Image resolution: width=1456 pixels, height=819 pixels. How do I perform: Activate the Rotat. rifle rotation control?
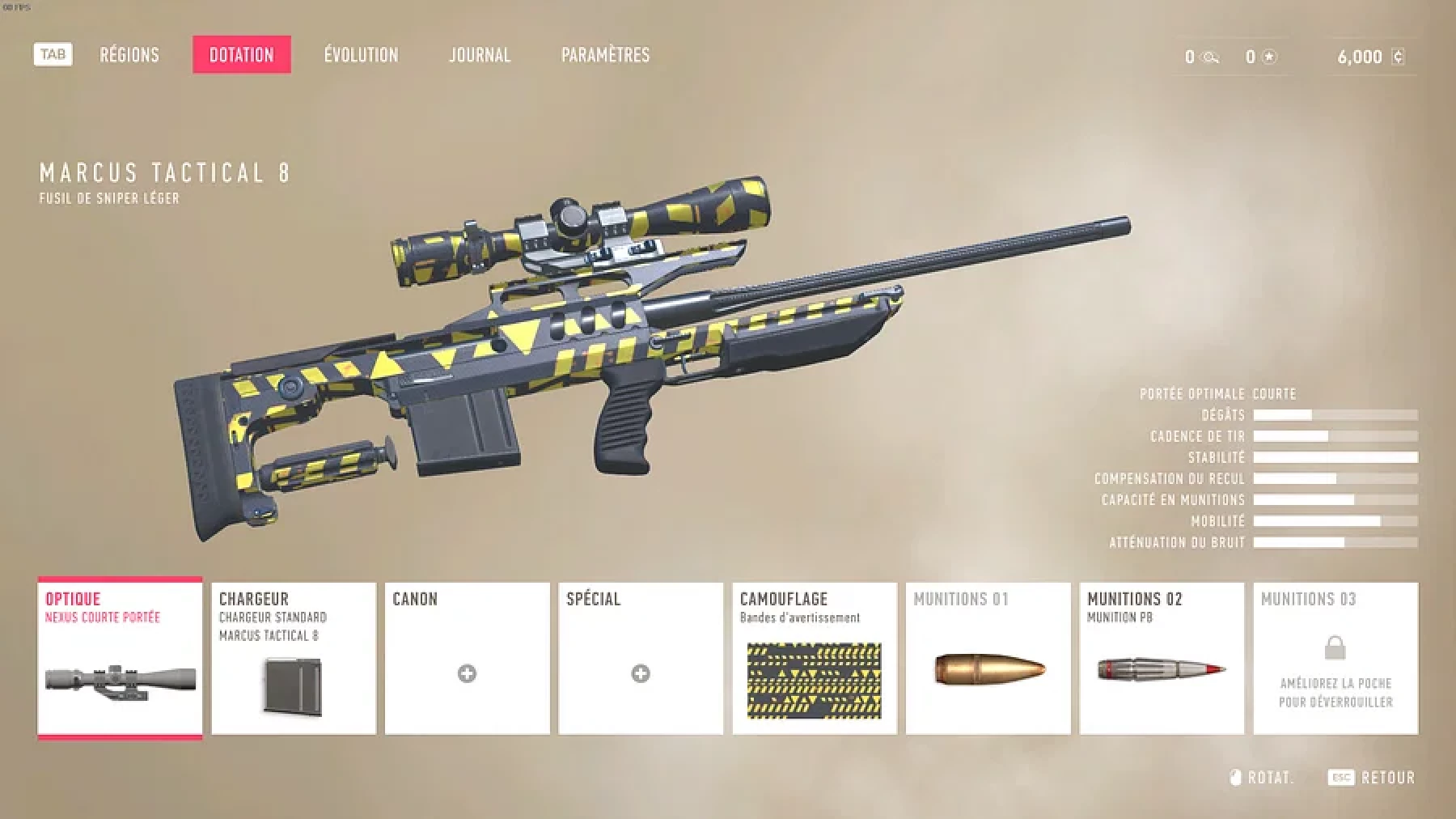point(1273,777)
